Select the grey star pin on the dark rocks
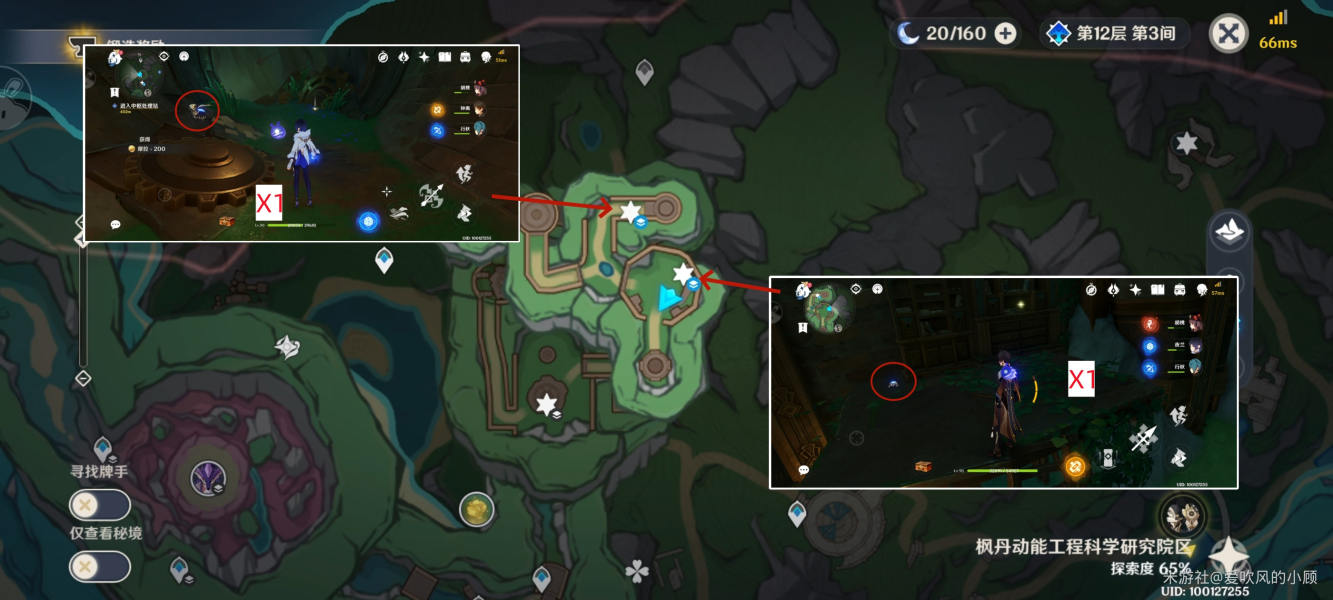Viewport: 1333px width, 600px height. 1186,143
